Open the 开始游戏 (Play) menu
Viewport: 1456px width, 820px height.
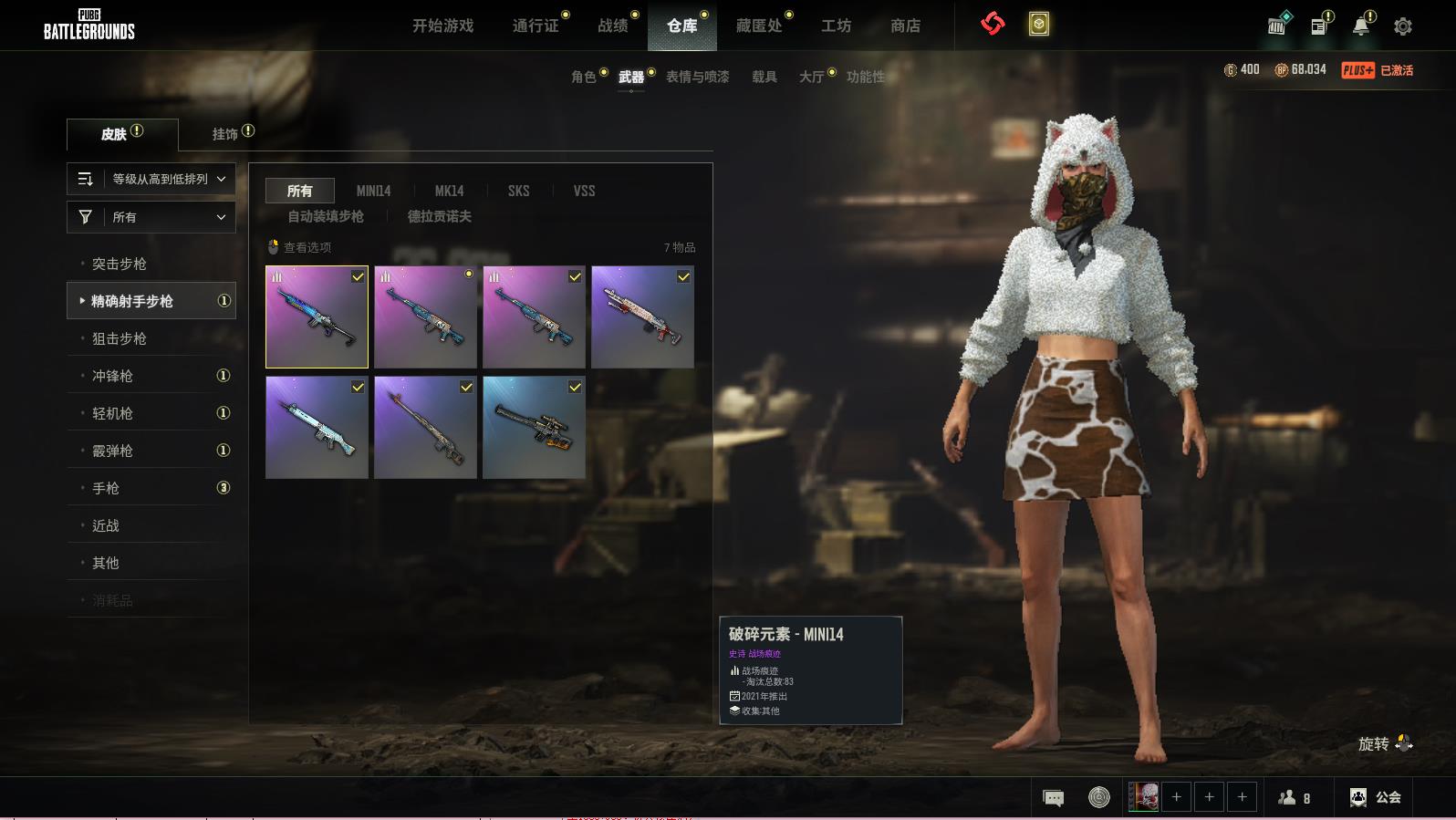(442, 26)
